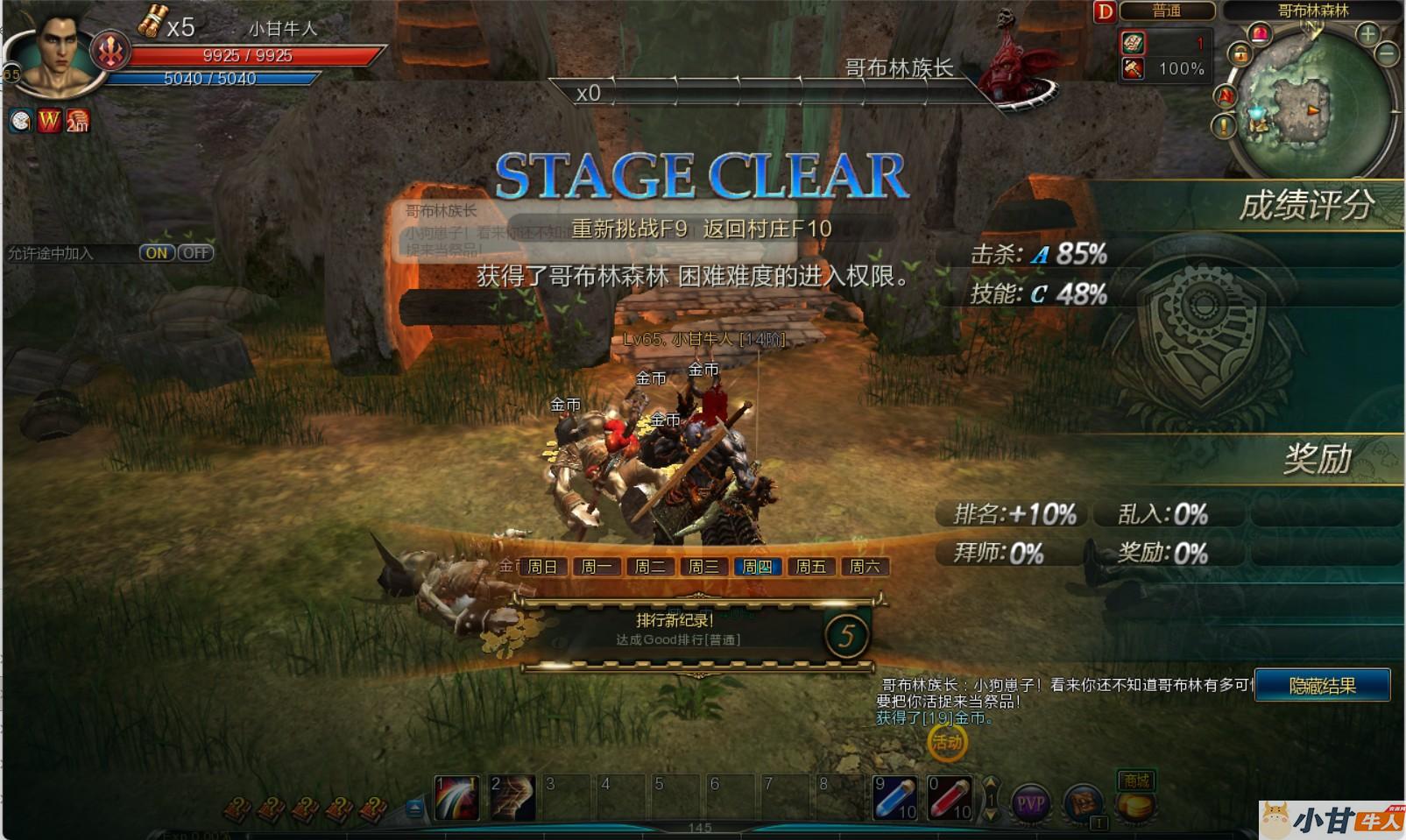Screen dimensions: 1406x840
Task: Turn ON allow mid-run joining
Action: pyautogui.click(x=156, y=253)
